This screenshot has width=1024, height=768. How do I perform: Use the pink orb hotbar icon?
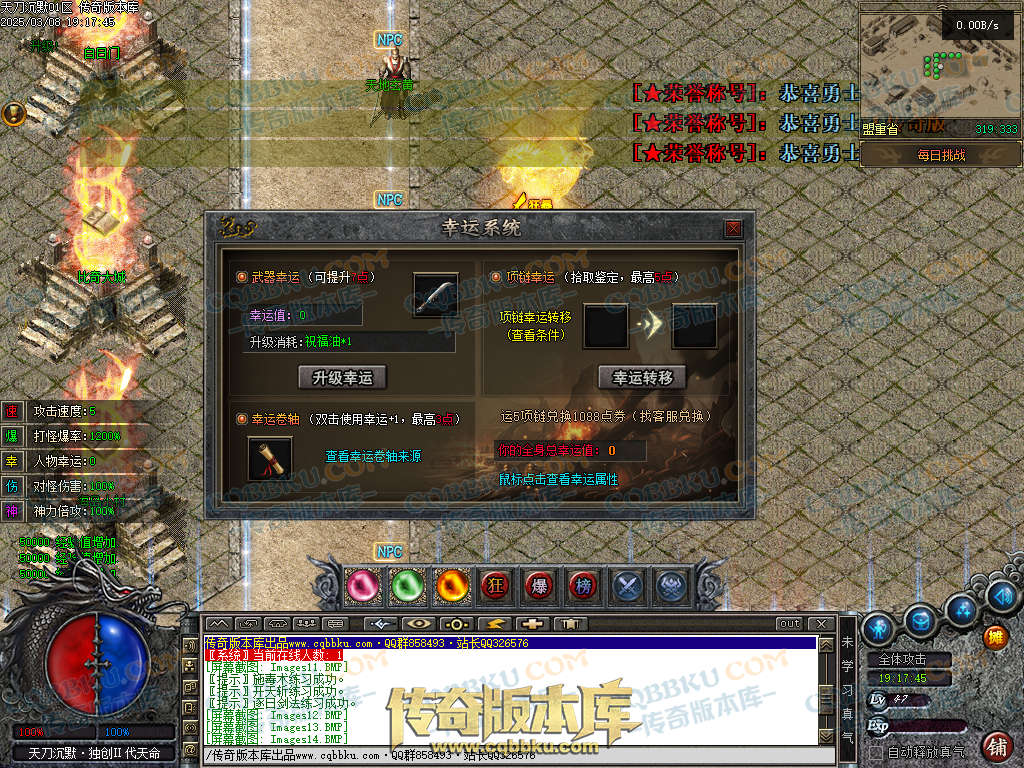363,586
